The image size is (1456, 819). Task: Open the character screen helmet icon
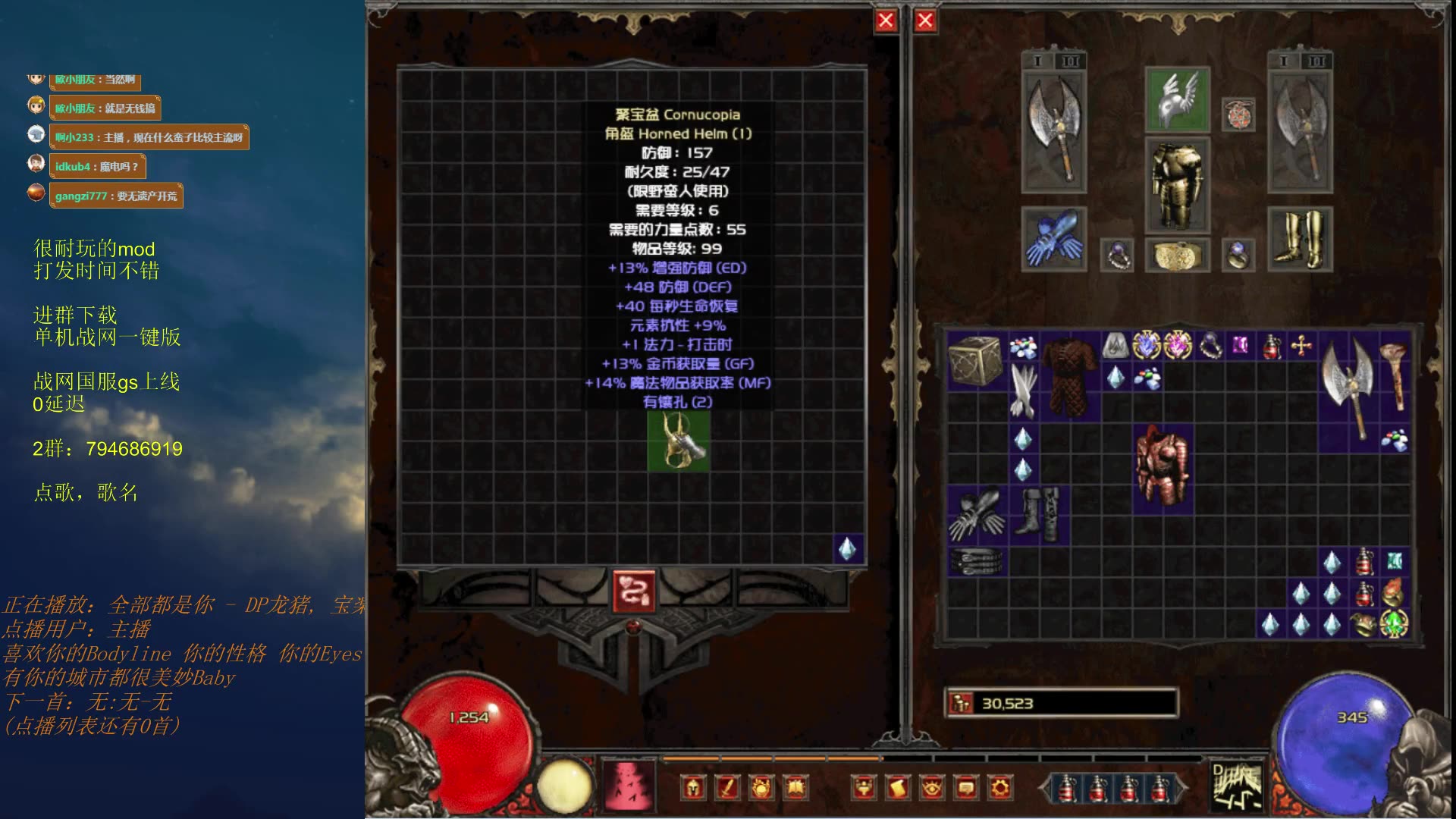pyautogui.click(x=693, y=789)
